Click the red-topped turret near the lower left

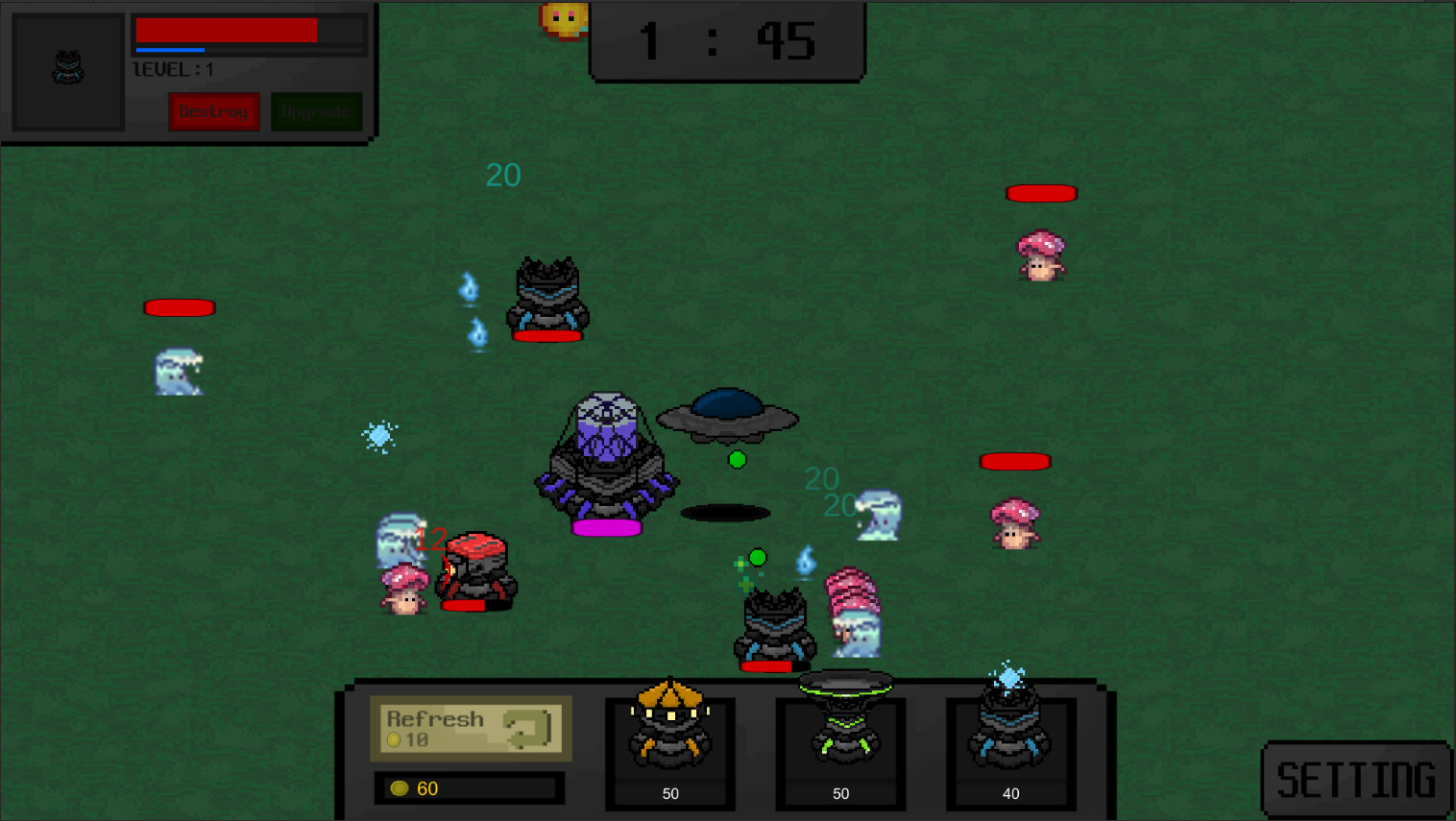pos(475,571)
